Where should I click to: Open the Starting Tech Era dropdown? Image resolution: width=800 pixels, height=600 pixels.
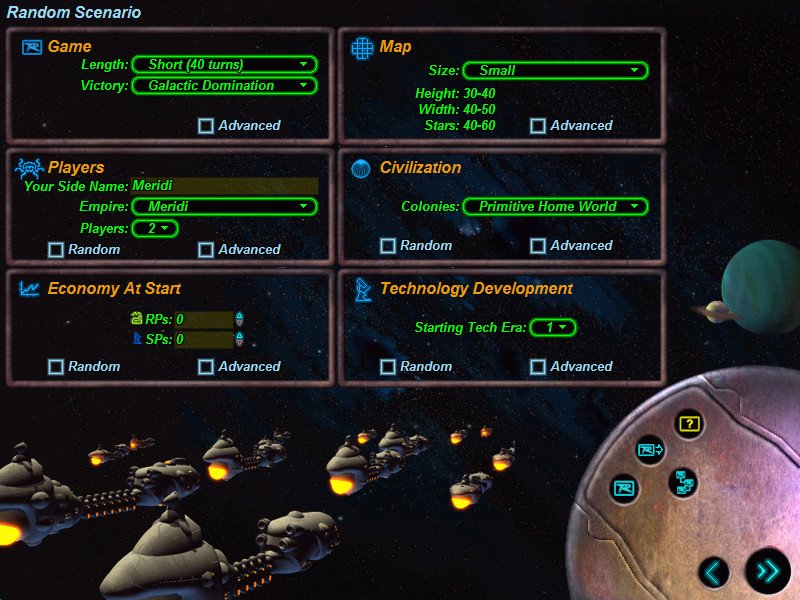[553, 328]
